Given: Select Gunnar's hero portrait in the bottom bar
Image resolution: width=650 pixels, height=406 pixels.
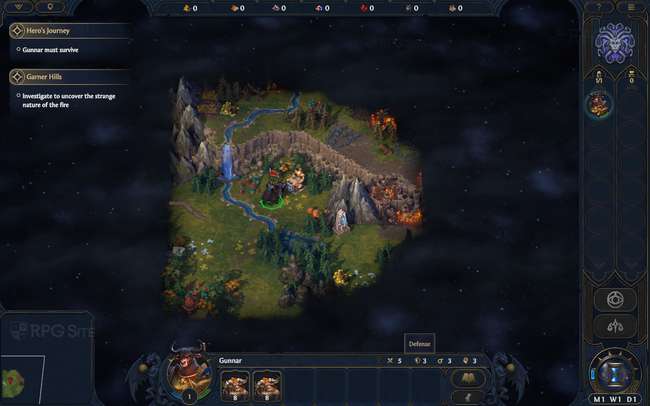Looking at the screenshot, I should pos(185,375).
